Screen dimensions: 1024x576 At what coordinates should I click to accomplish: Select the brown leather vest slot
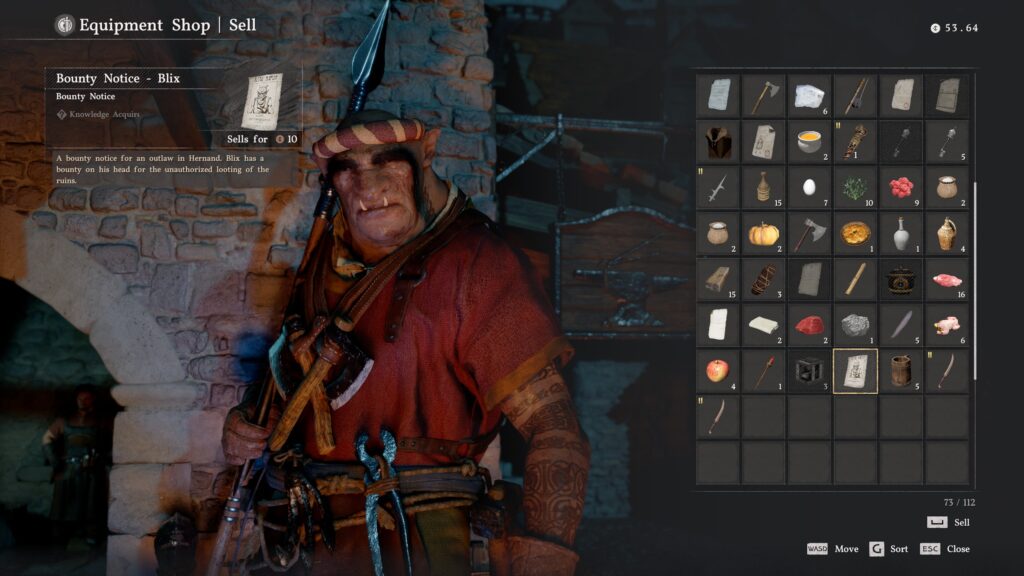point(717,141)
